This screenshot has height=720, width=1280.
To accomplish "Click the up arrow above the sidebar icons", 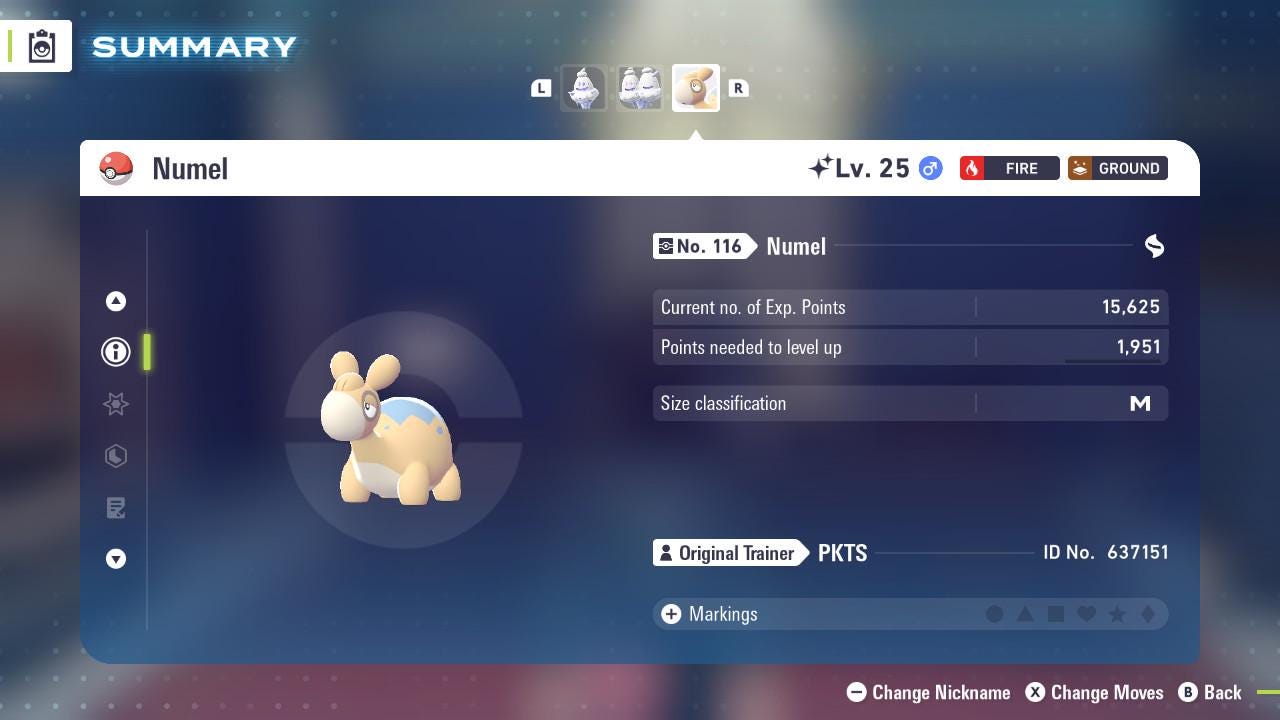I will pyautogui.click(x=115, y=301).
